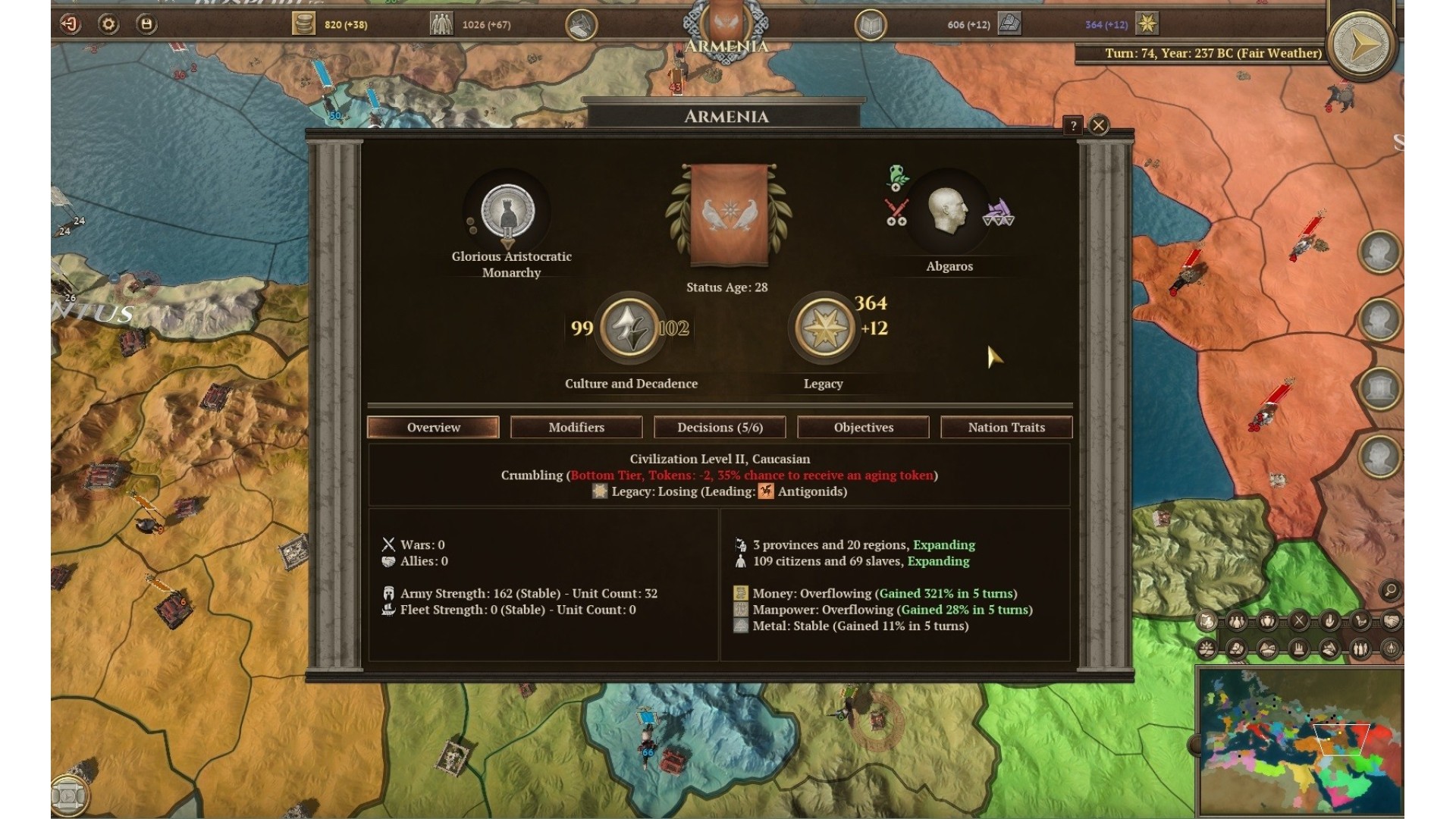Click the exit door icon

(70, 24)
